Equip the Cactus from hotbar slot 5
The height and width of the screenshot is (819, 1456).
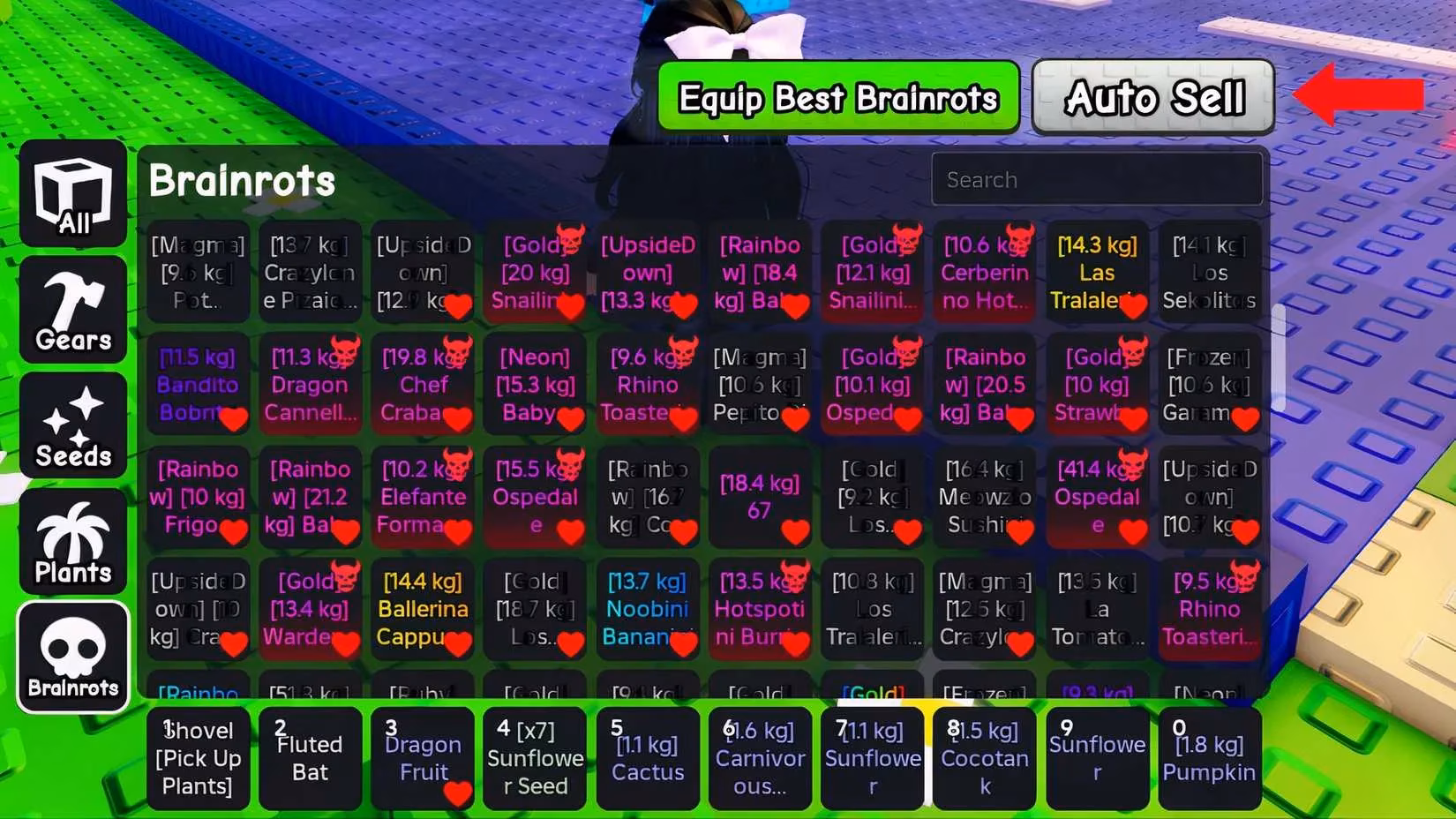click(648, 757)
